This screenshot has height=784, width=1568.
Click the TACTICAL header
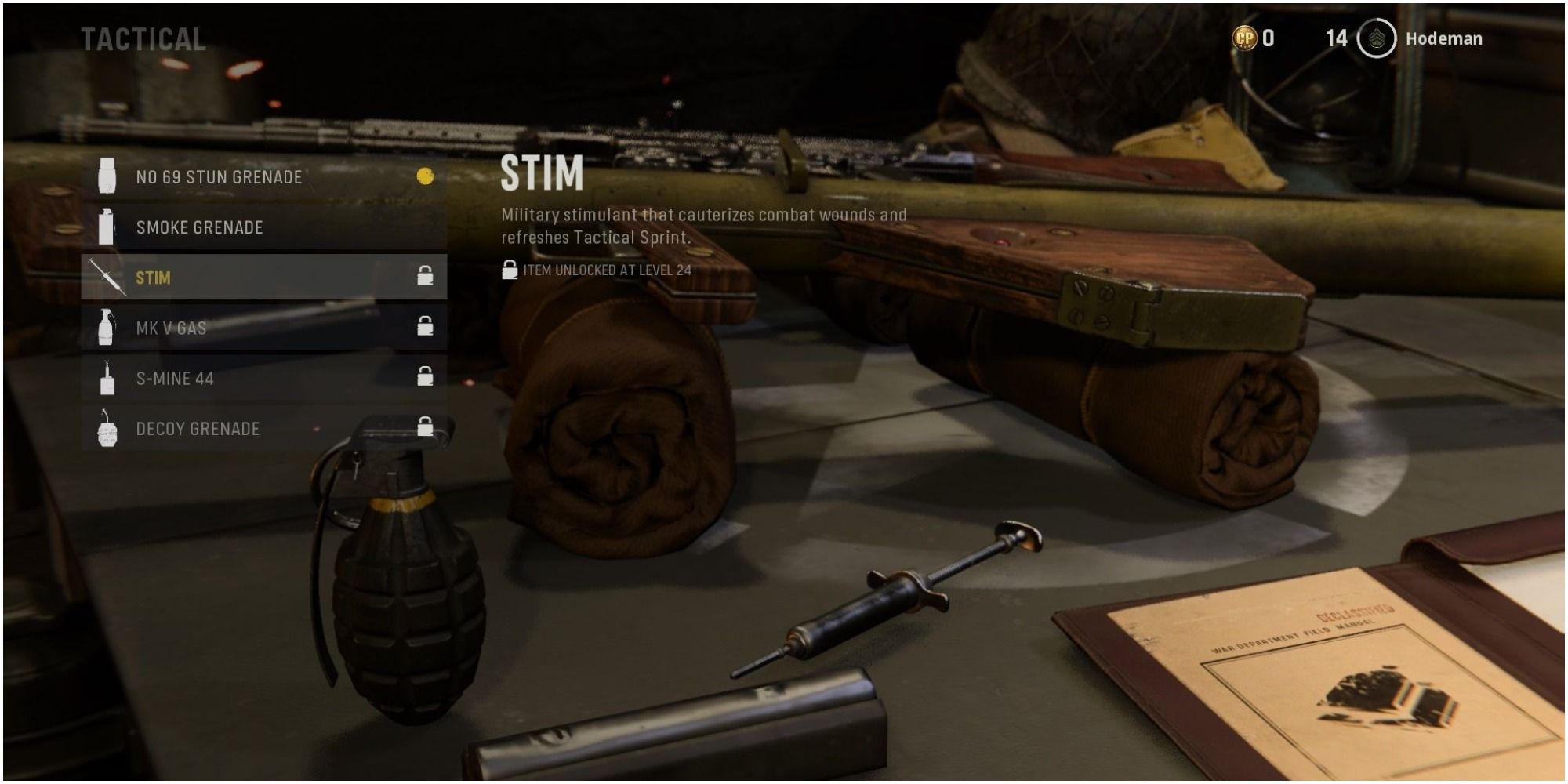click(x=146, y=37)
